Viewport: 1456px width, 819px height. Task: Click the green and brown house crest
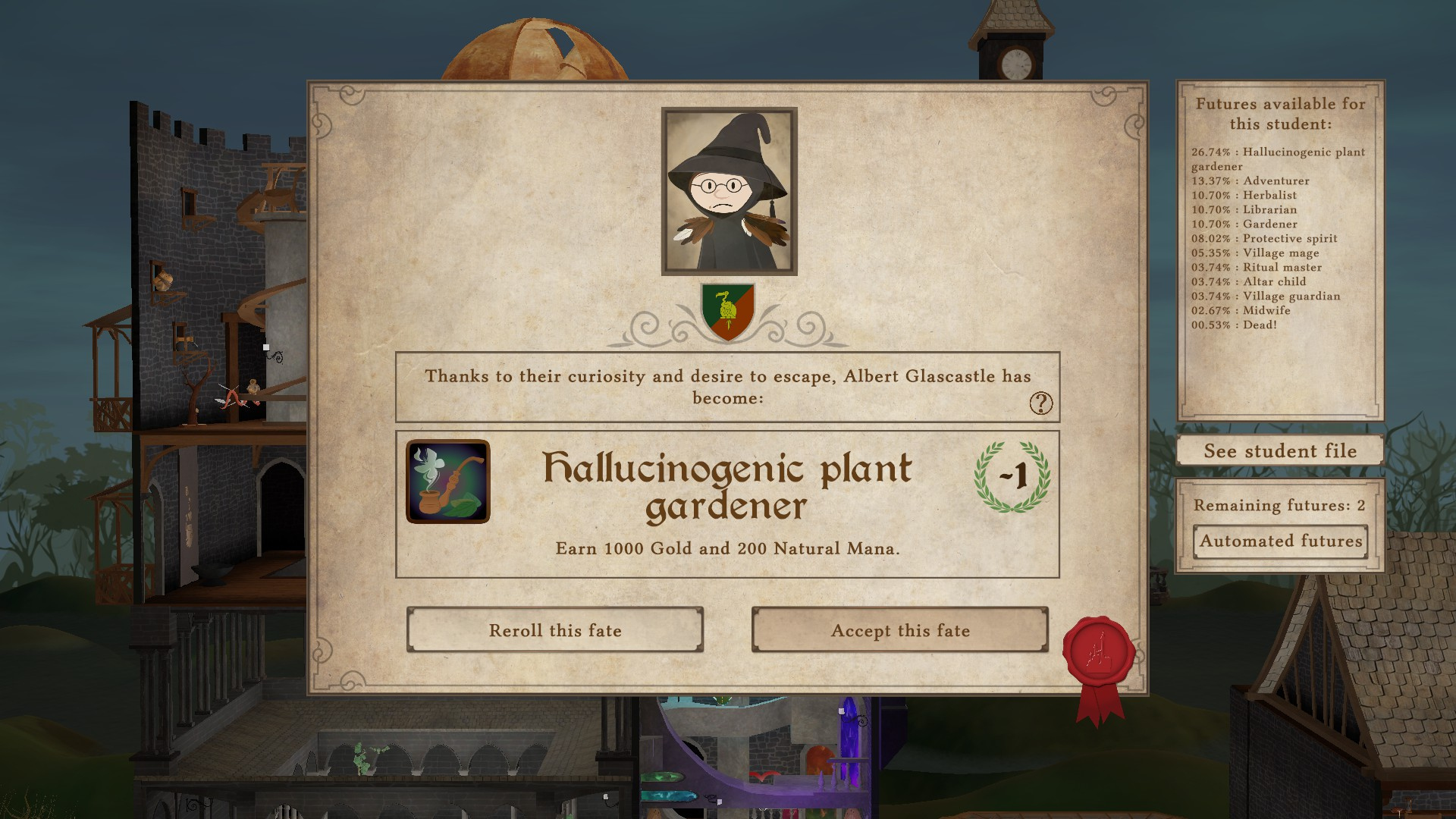[728, 311]
